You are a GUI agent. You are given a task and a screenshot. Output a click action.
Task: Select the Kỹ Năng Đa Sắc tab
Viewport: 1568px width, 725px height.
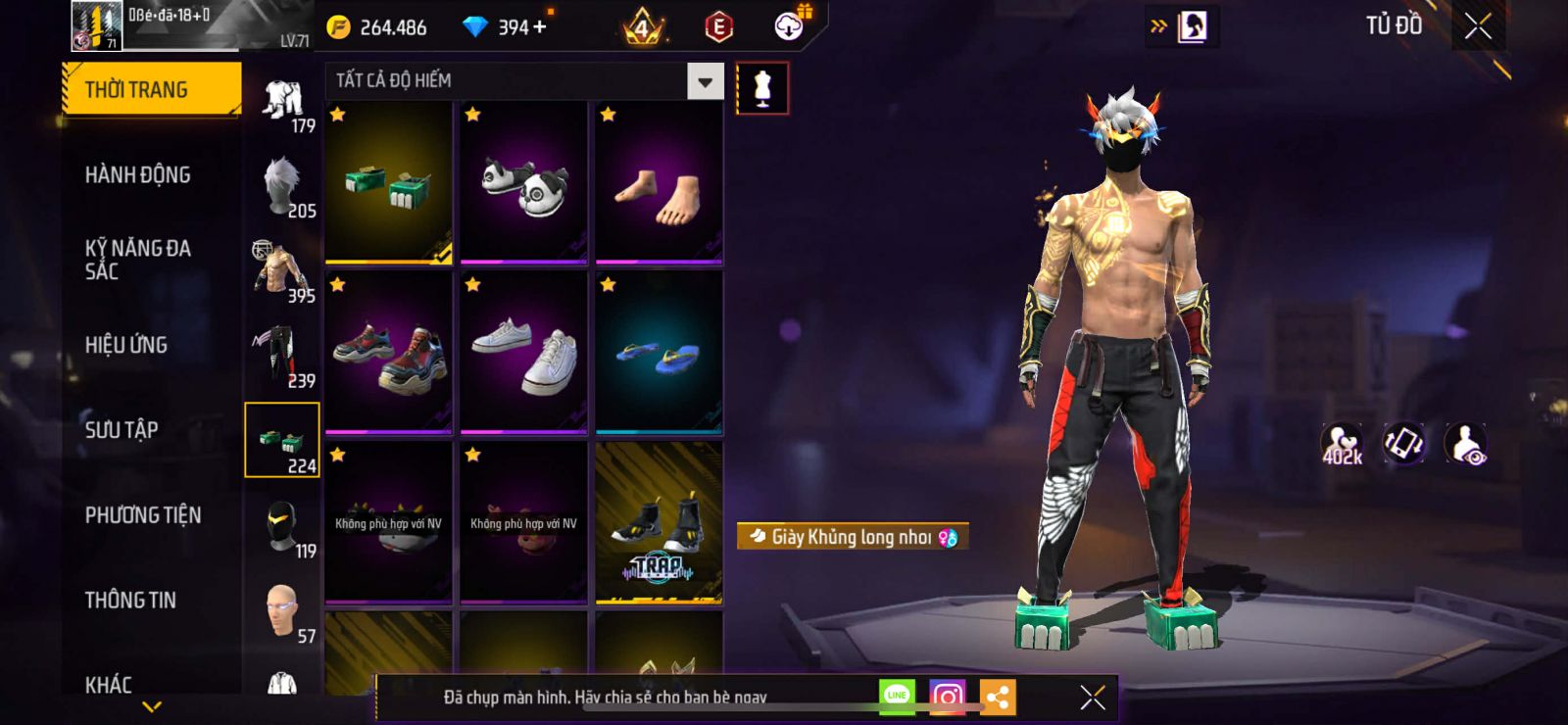click(x=137, y=260)
